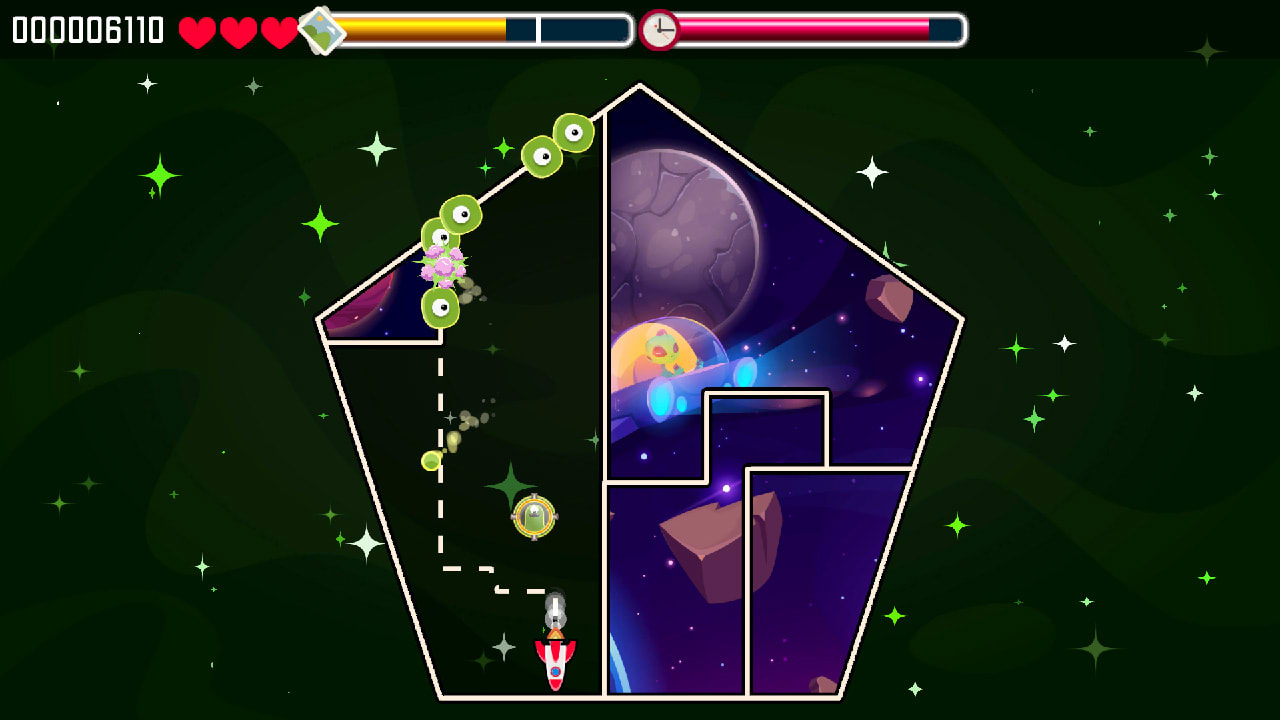Select the brown asteroid in the lower right panel
1280x720 pixels.
702,540
